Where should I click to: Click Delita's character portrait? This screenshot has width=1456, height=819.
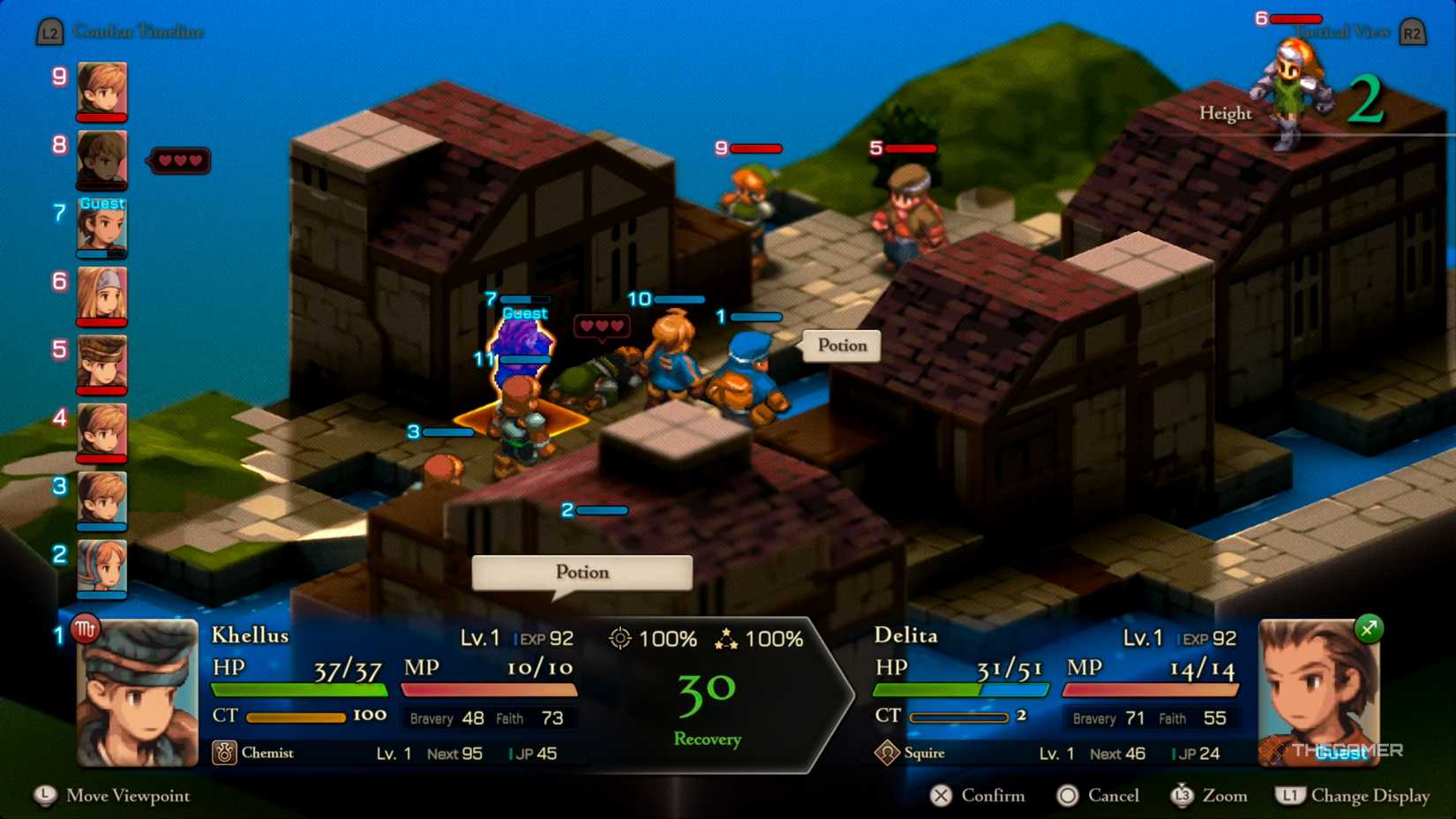point(1318,693)
